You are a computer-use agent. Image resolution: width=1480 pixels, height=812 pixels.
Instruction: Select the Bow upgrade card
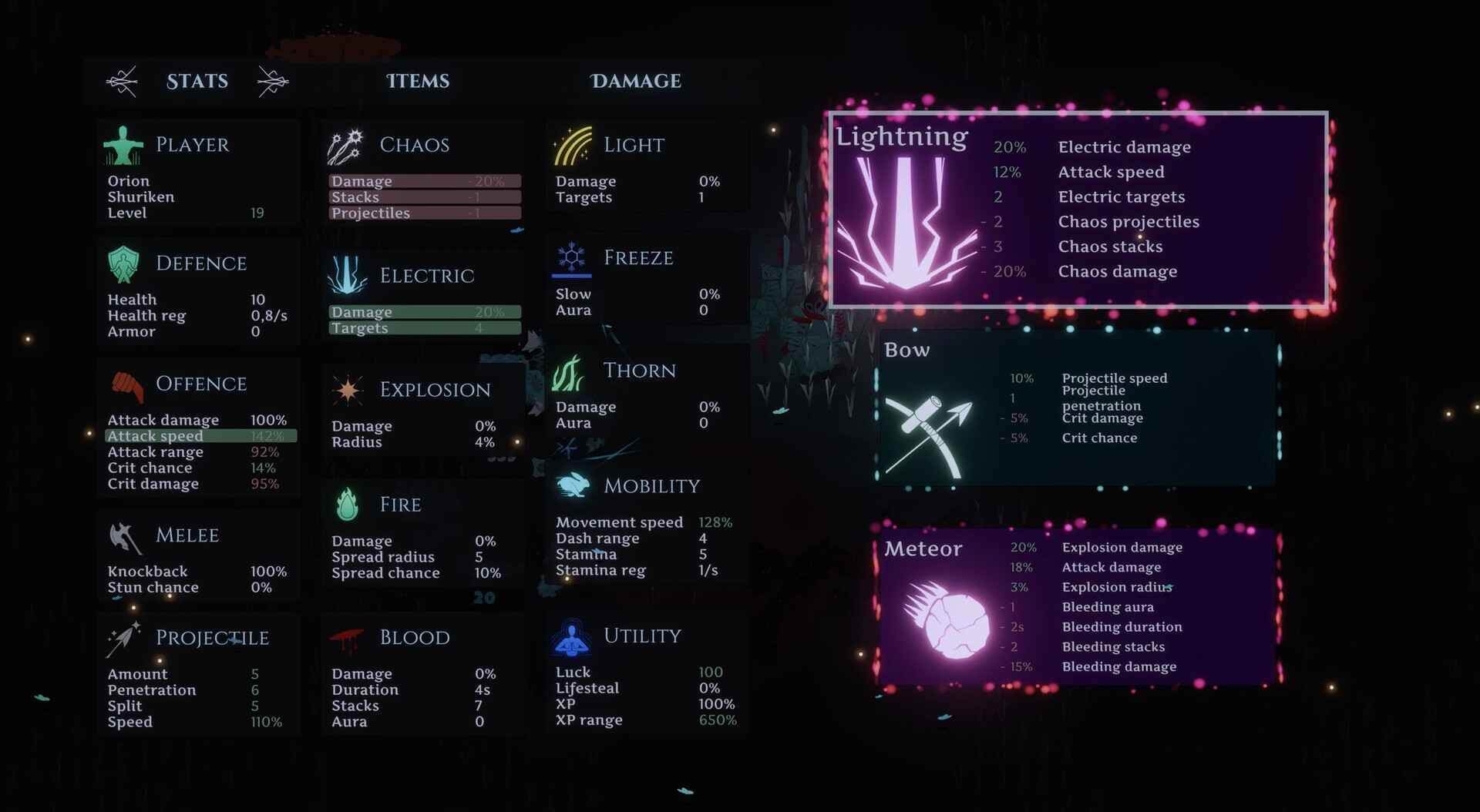tap(1078, 408)
